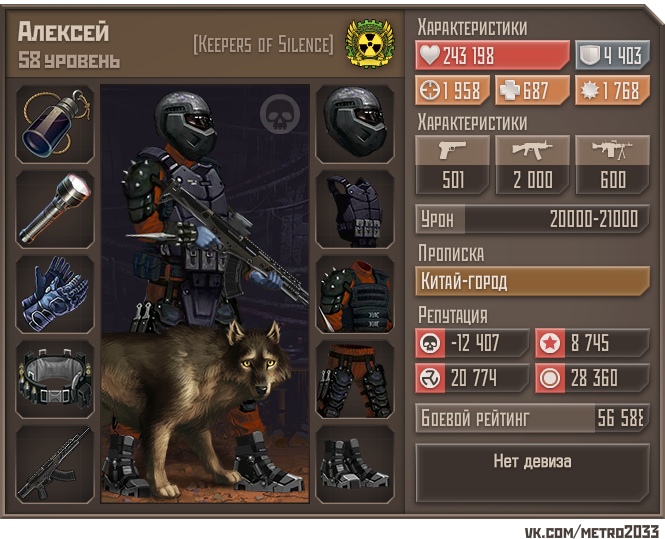
Task: Select the body armor vest slot
Action: click(355, 209)
